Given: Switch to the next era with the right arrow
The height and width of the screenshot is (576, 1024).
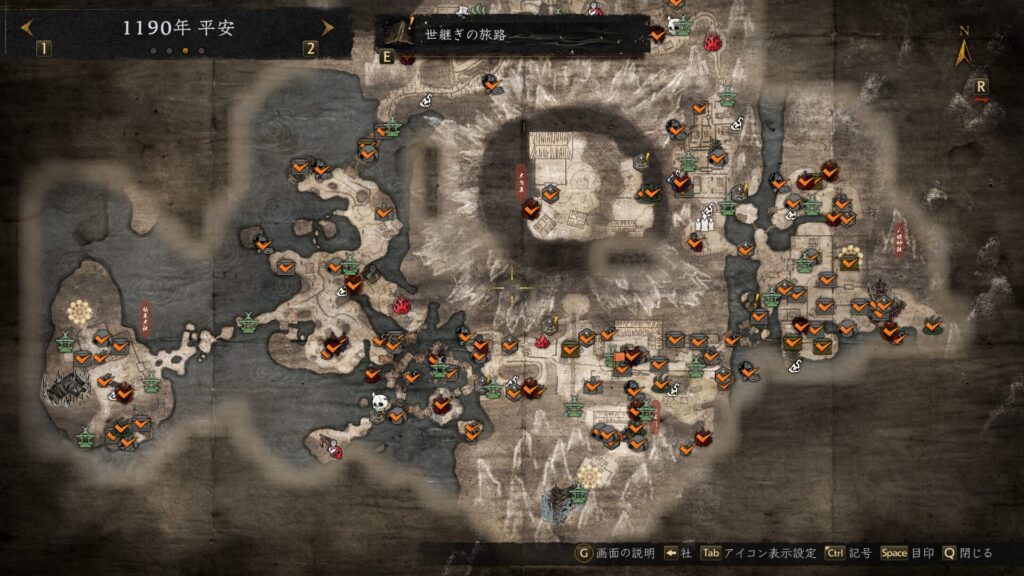Looking at the screenshot, I should tap(327, 27).
